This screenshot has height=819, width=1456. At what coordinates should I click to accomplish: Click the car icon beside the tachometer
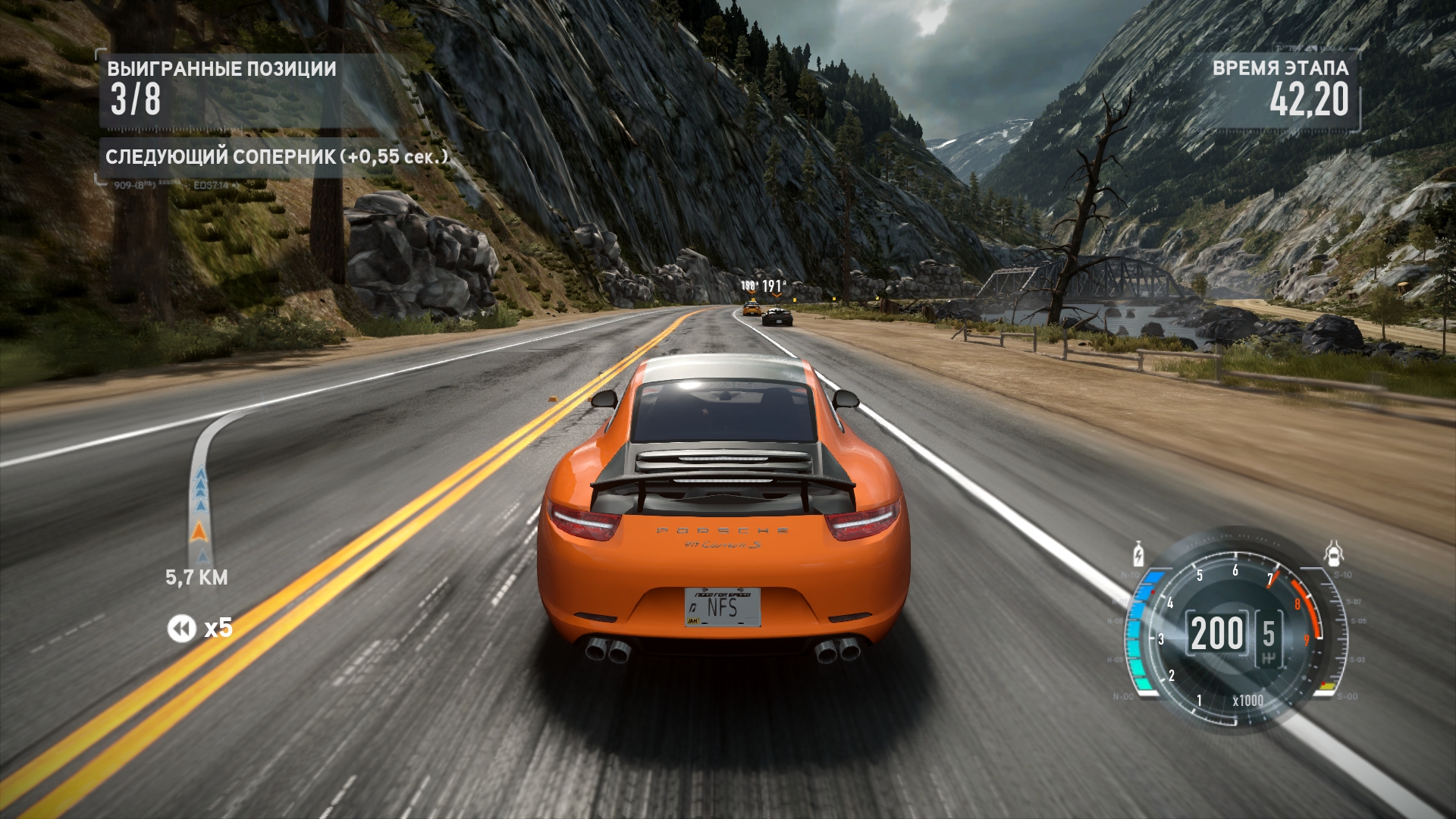coord(1334,554)
